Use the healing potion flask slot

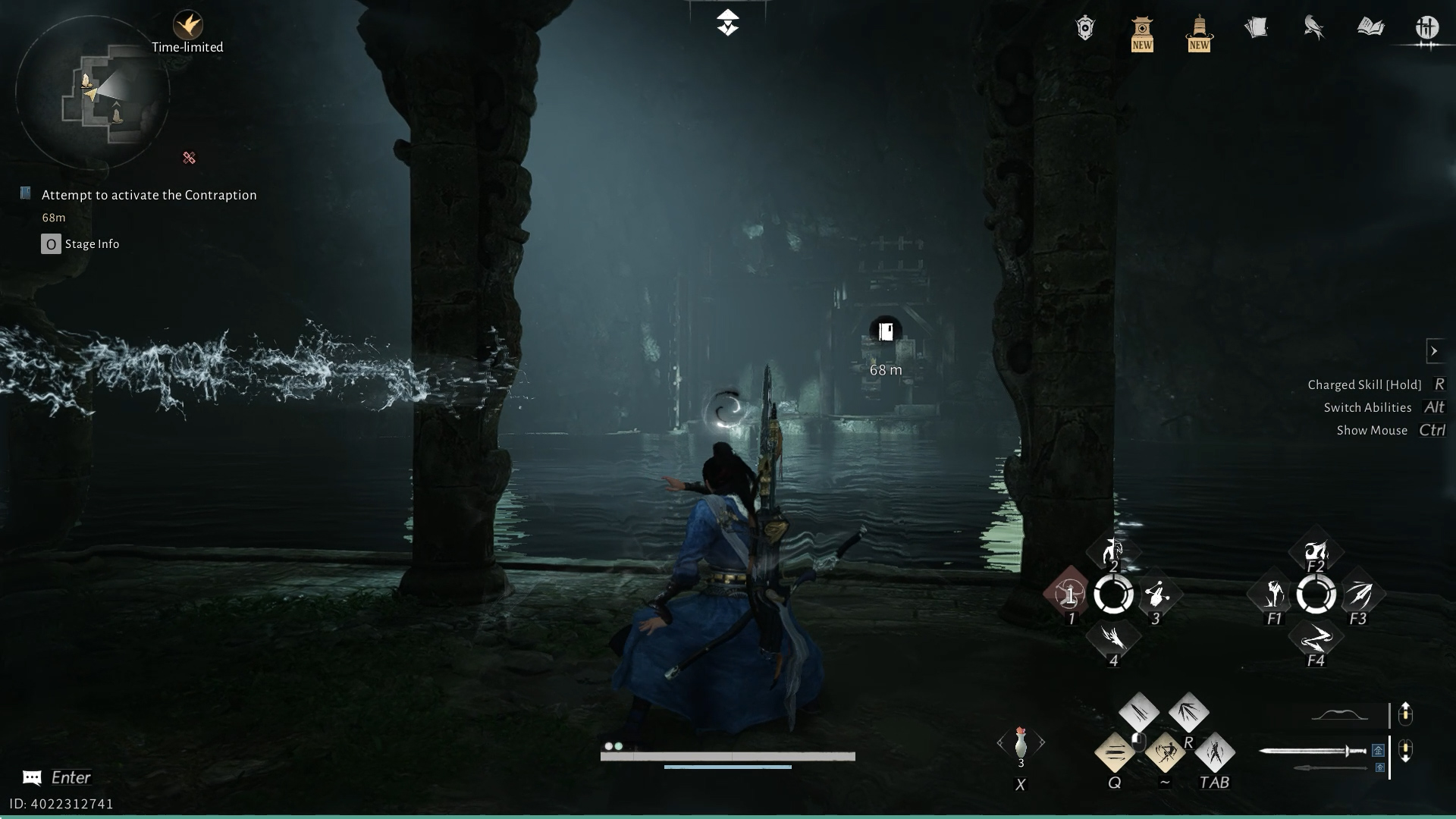tap(1021, 744)
